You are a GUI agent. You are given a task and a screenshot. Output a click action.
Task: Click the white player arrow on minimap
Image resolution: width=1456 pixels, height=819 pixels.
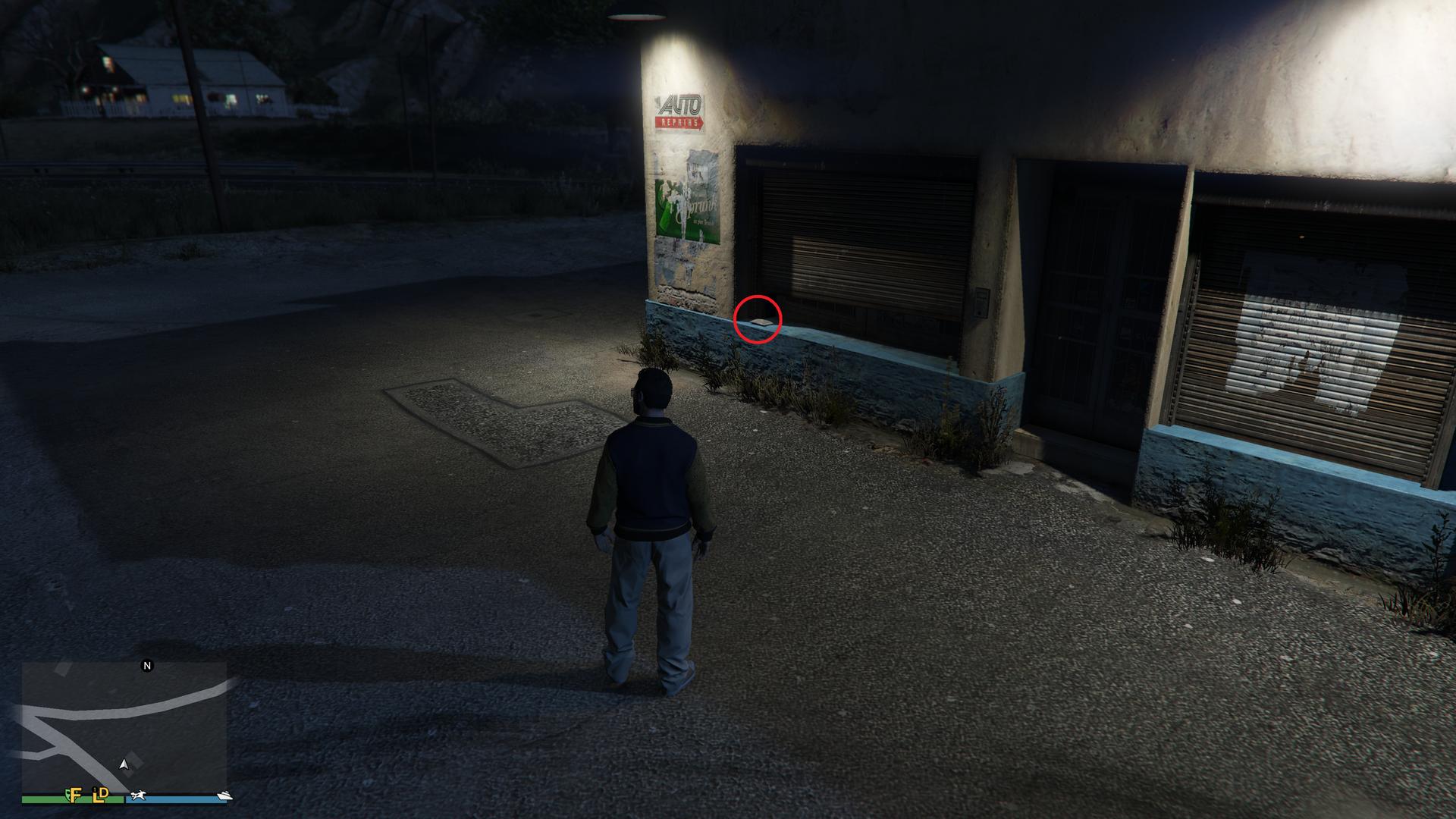tap(124, 765)
